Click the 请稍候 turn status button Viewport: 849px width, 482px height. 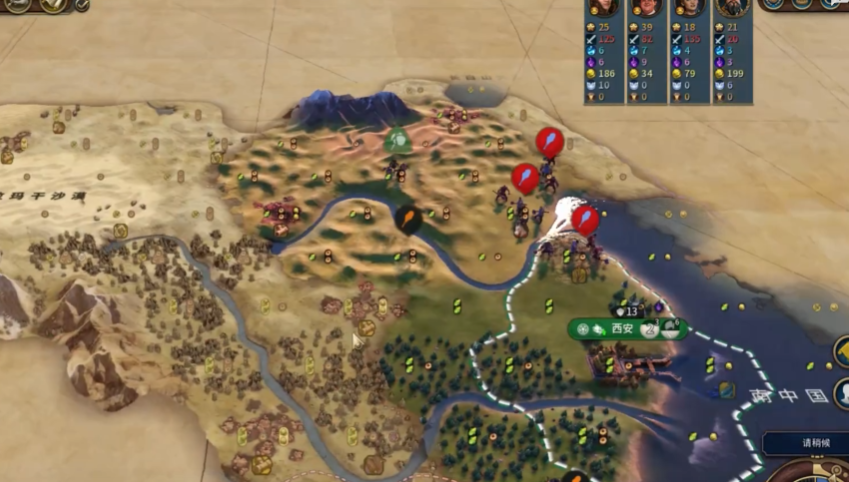pos(808,443)
